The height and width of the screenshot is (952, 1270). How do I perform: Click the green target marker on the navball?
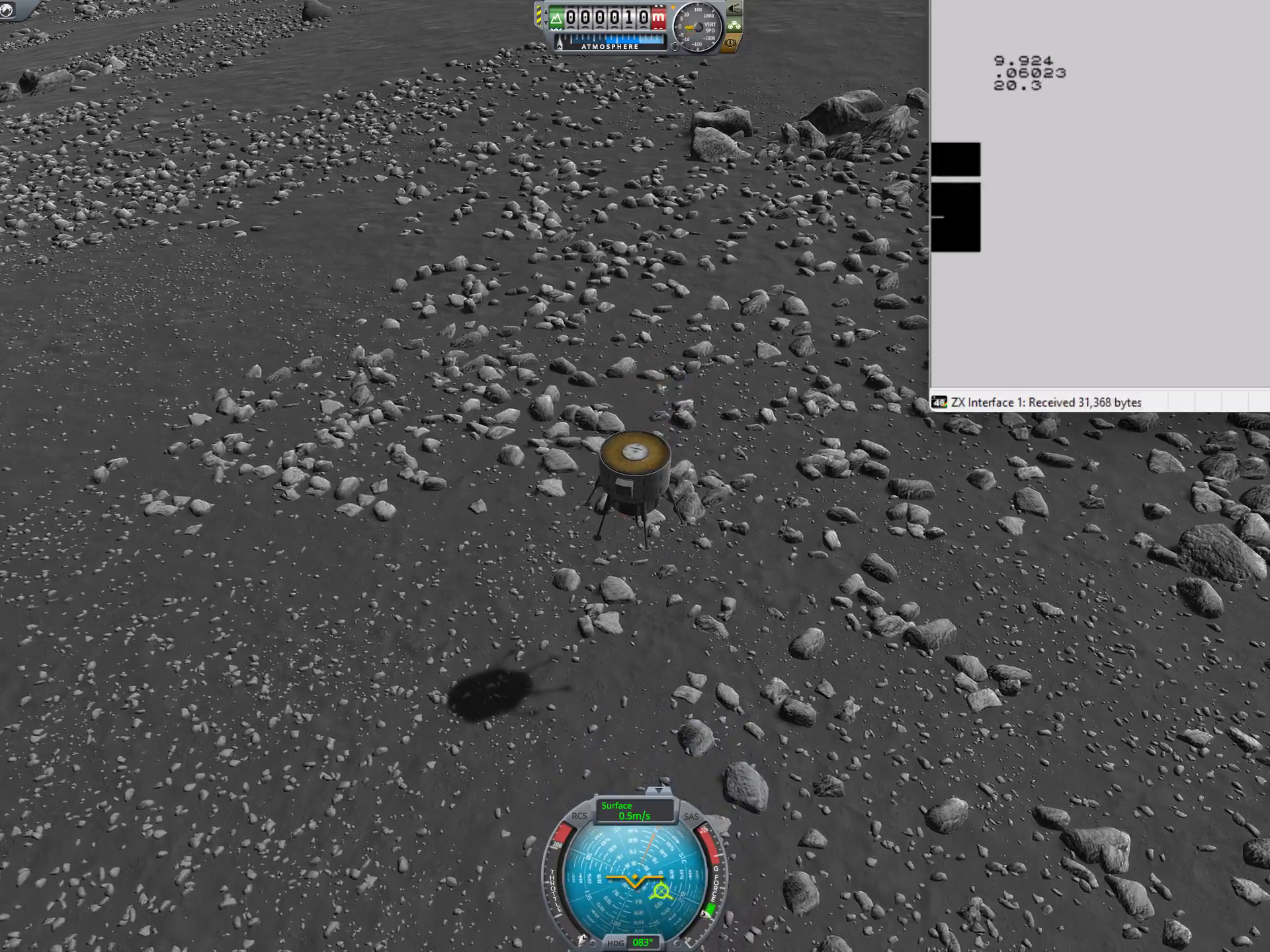click(661, 891)
